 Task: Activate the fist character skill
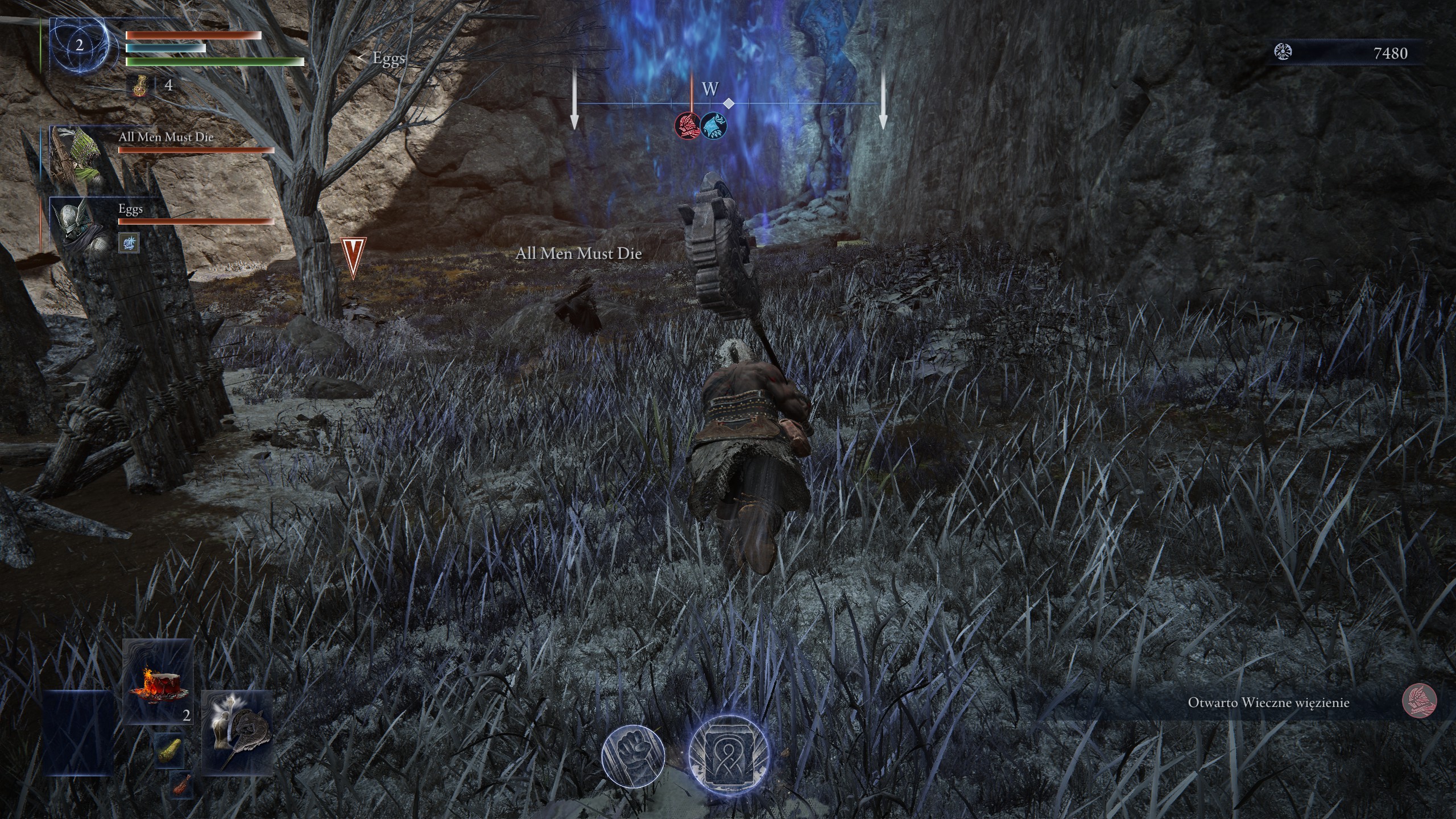point(633,755)
